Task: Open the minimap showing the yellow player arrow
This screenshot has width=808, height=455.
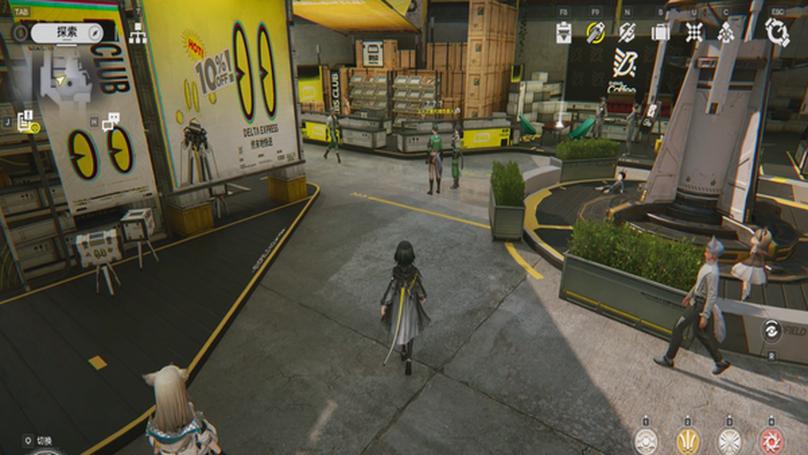Action: 60,78
